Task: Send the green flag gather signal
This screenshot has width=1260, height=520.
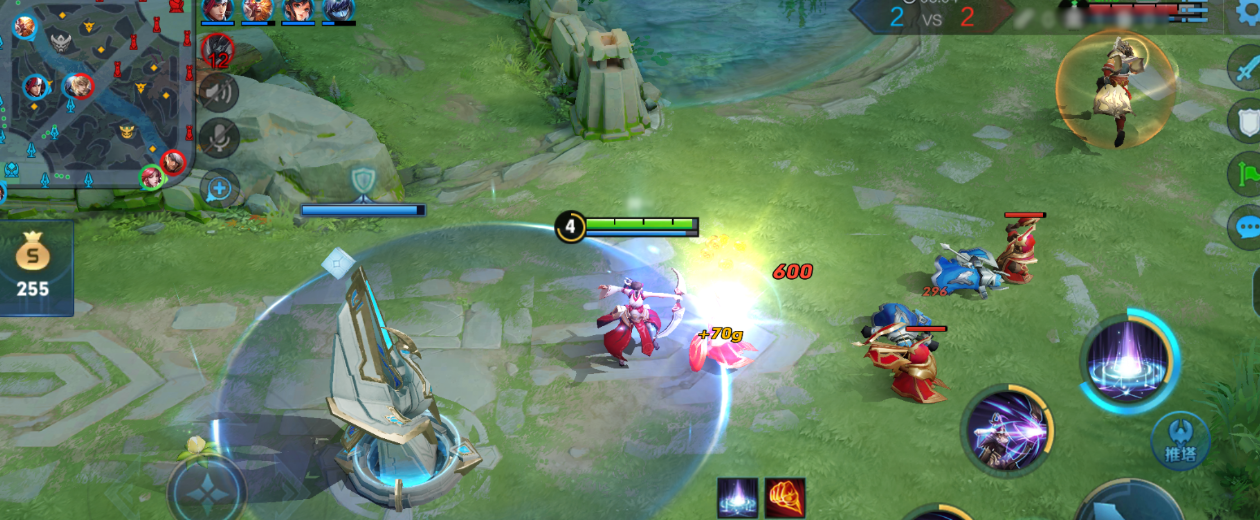Action: pos(1246,174)
